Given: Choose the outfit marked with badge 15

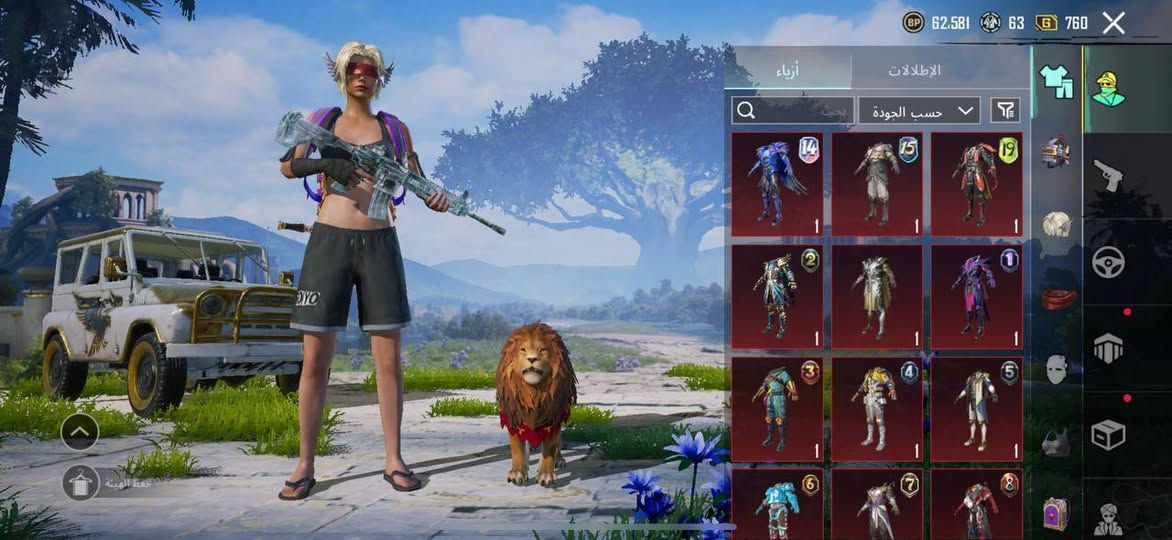Looking at the screenshot, I should (877, 184).
